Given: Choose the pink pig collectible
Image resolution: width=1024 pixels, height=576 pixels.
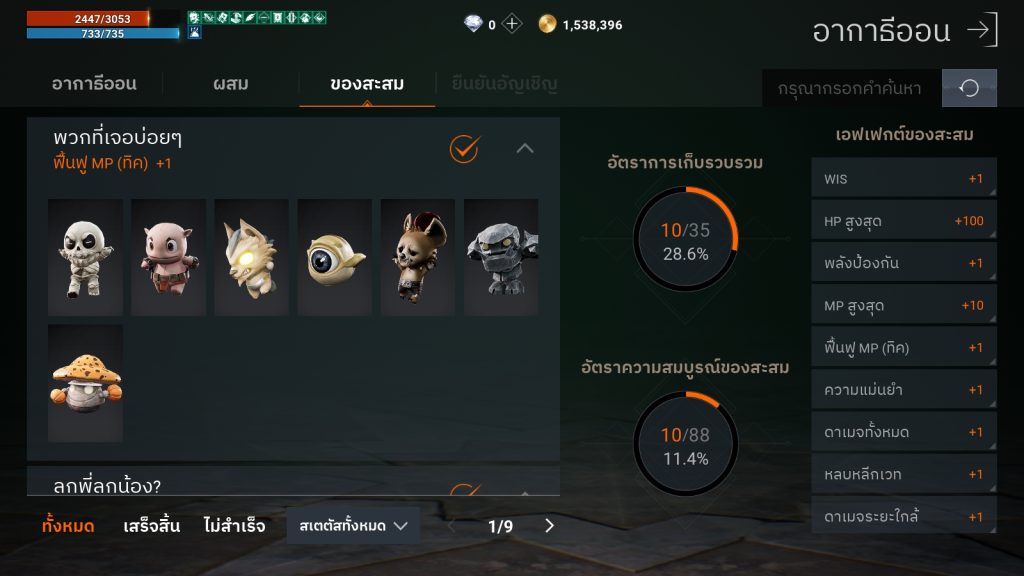Looking at the screenshot, I should pos(168,257).
